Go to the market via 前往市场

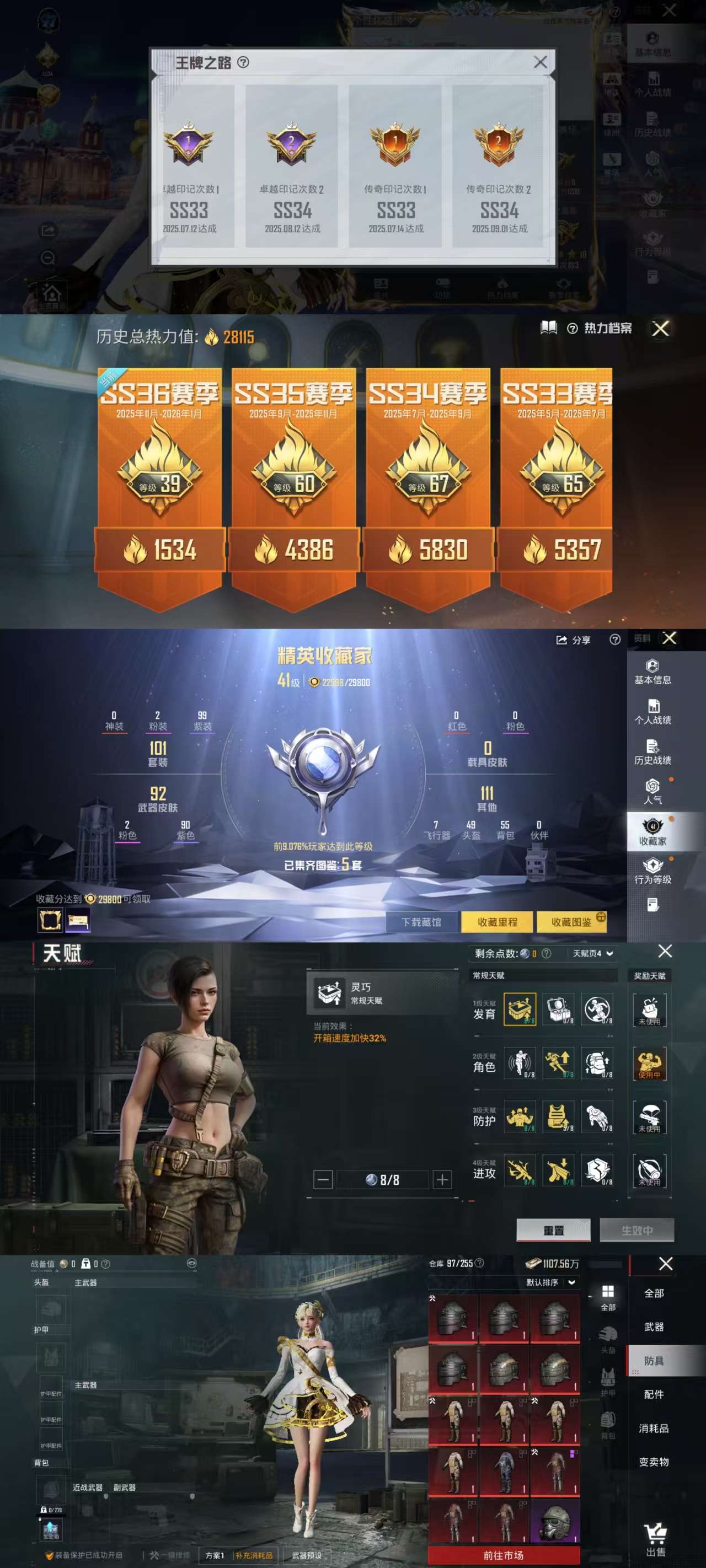[503, 1555]
